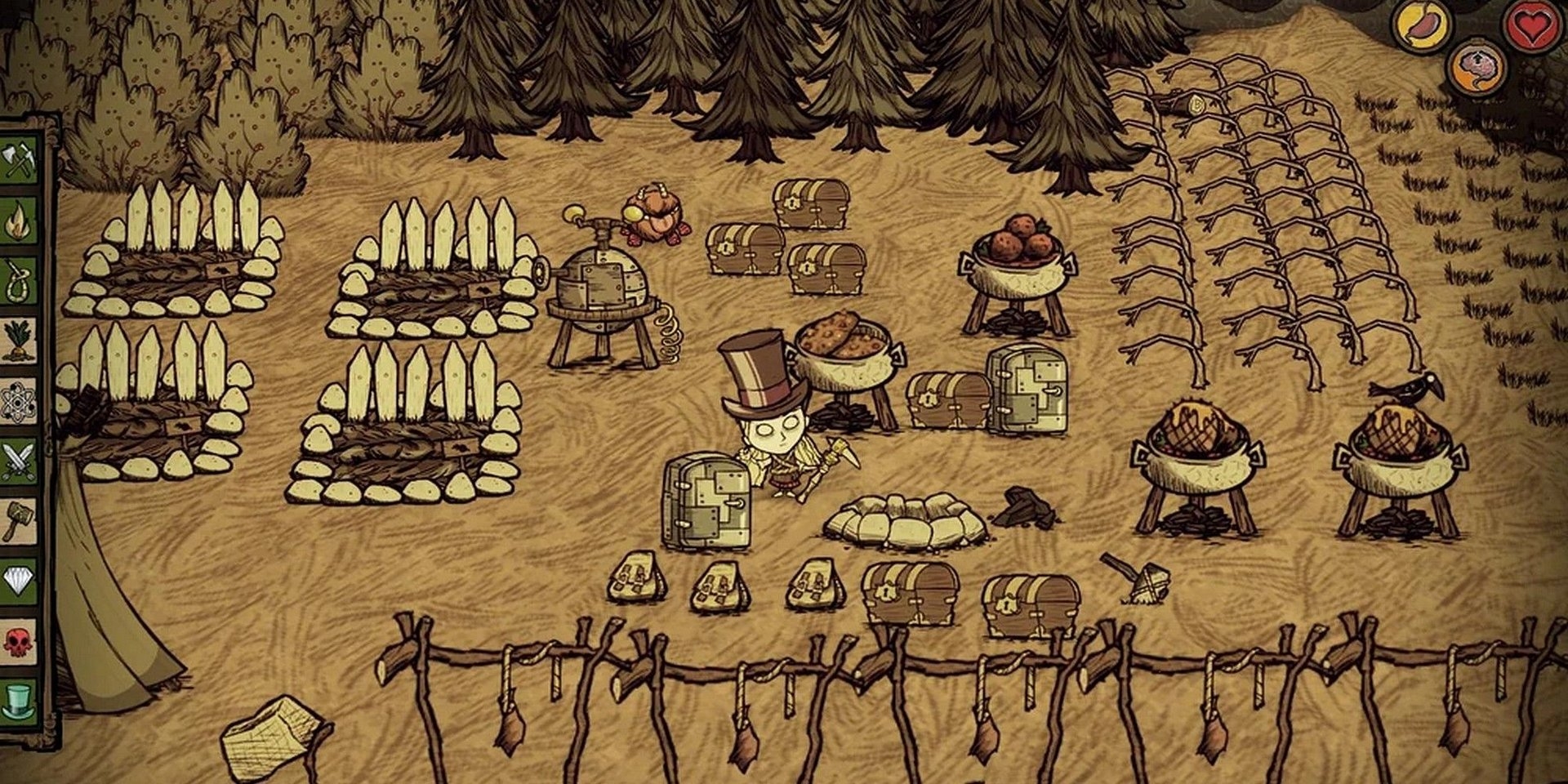1568x784 pixels.
Task: Open the Tools crafting tab with axe and pickaxe
Action: point(18,159)
